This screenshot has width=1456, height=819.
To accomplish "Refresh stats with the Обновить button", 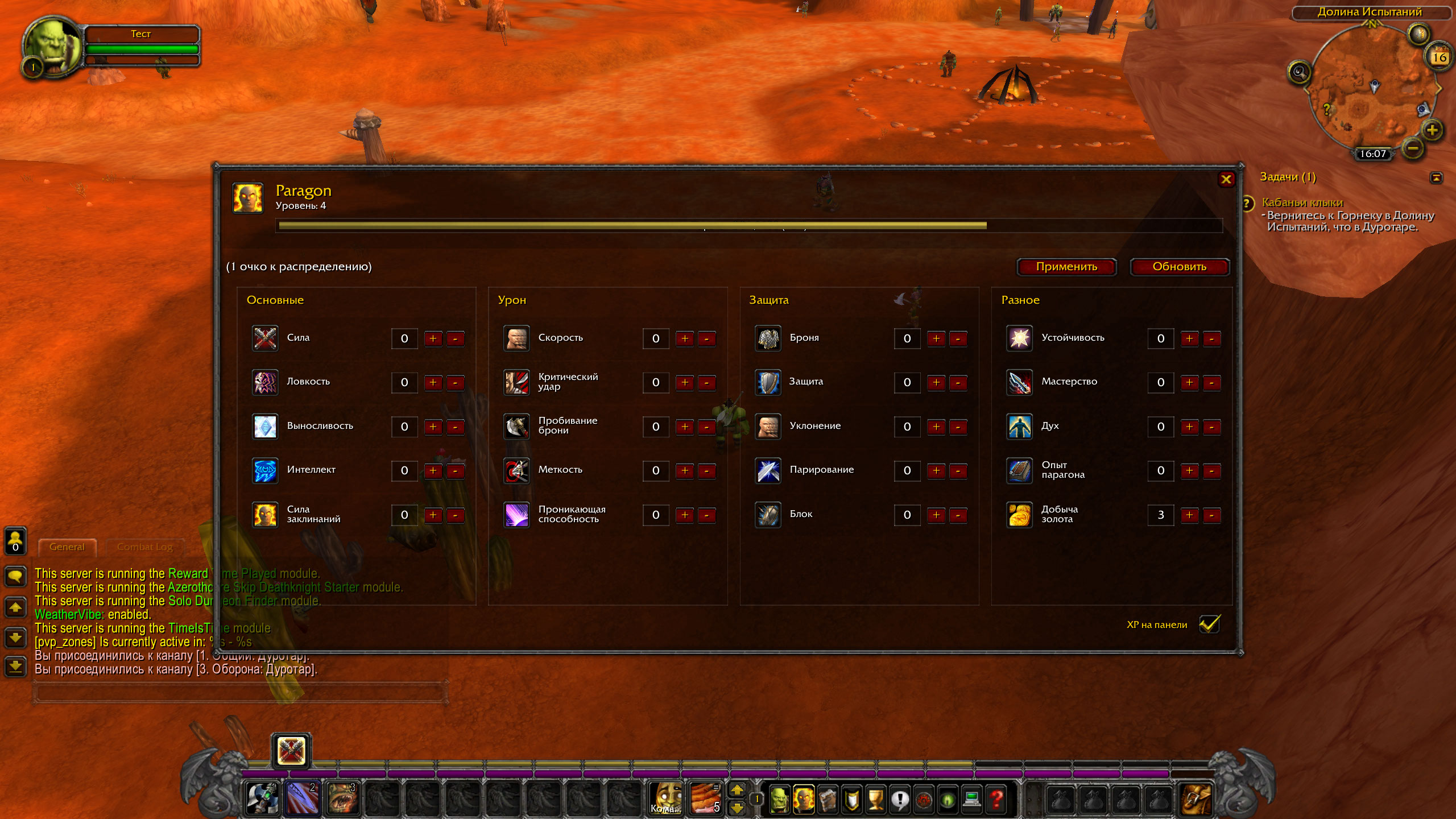I will click(x=1179, y=267).
